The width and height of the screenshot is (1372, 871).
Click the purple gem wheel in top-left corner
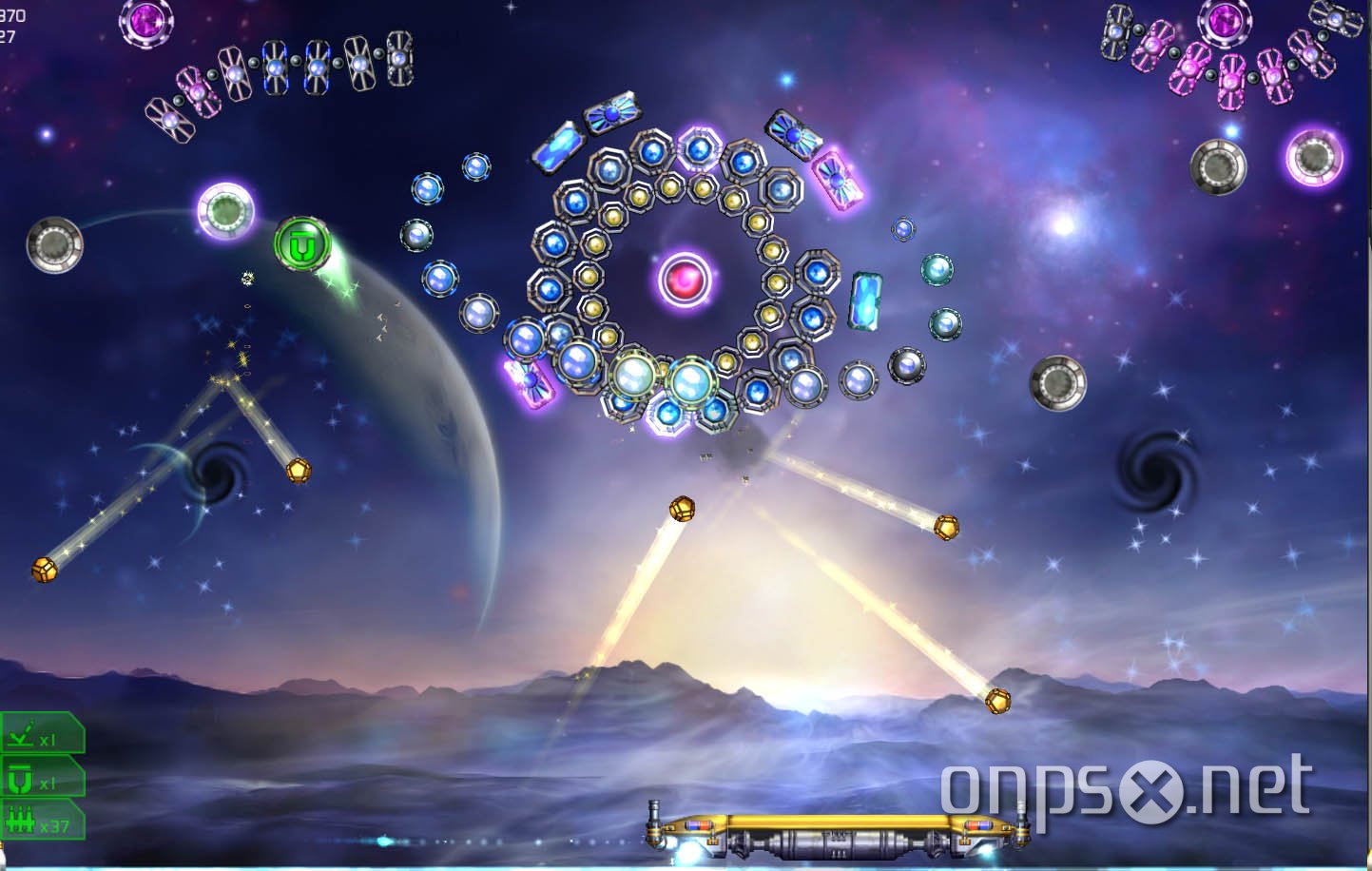tap(145, 20)
